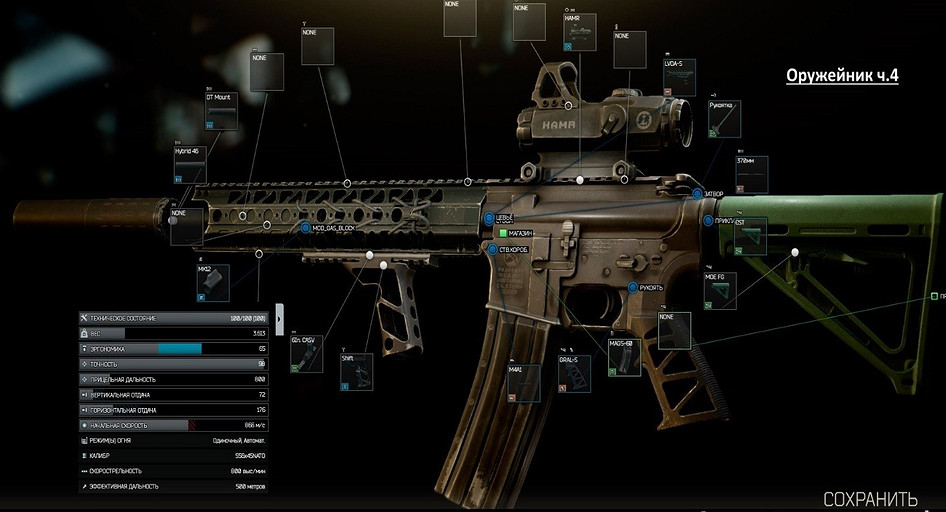Select the HAMR scope mod slot
The height and width of the screenshot is (512, 946).
580,33
